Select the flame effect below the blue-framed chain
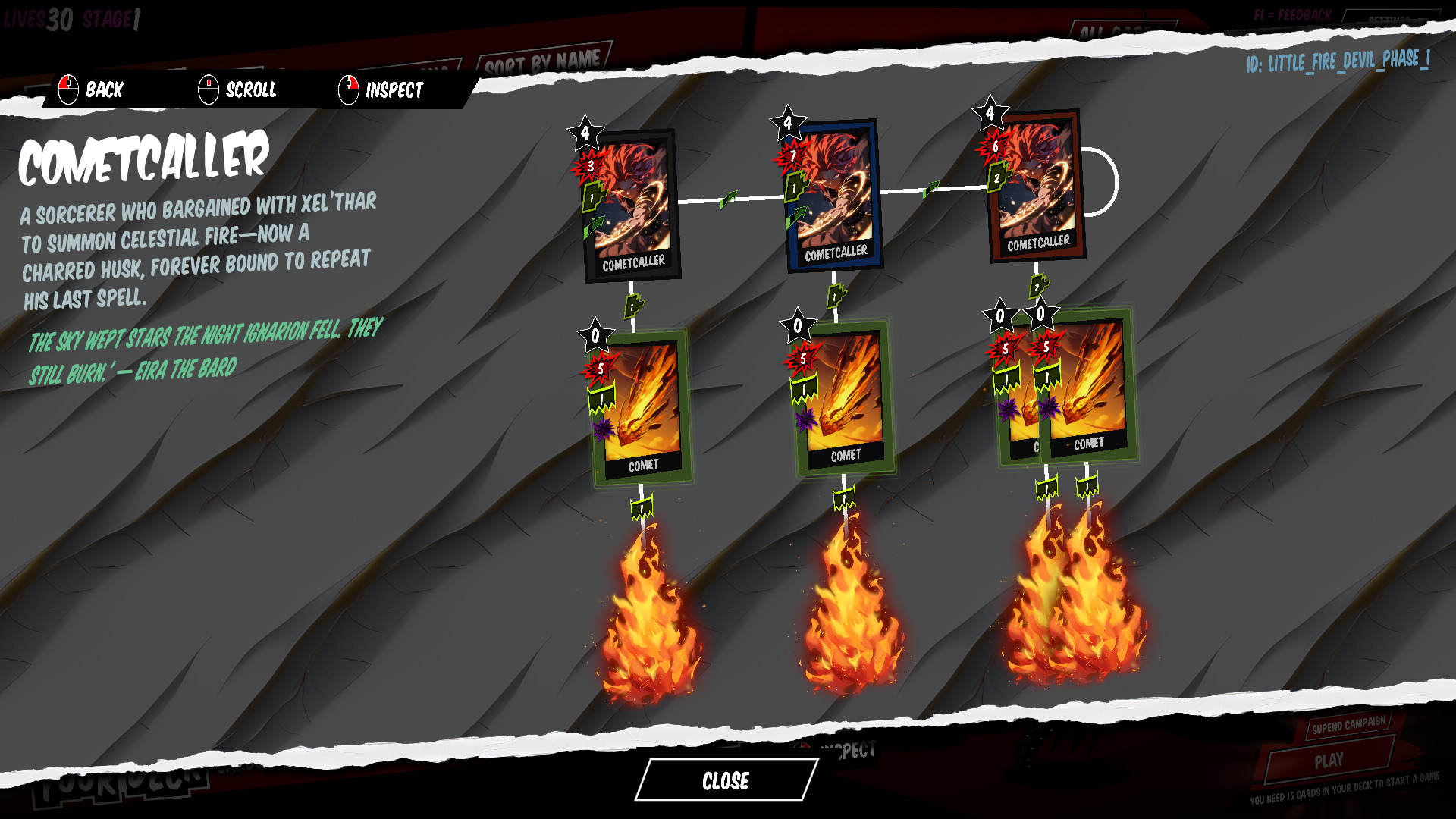Image resolution: width=1456 pixels, height=819 pixels. tap(851, 610)
